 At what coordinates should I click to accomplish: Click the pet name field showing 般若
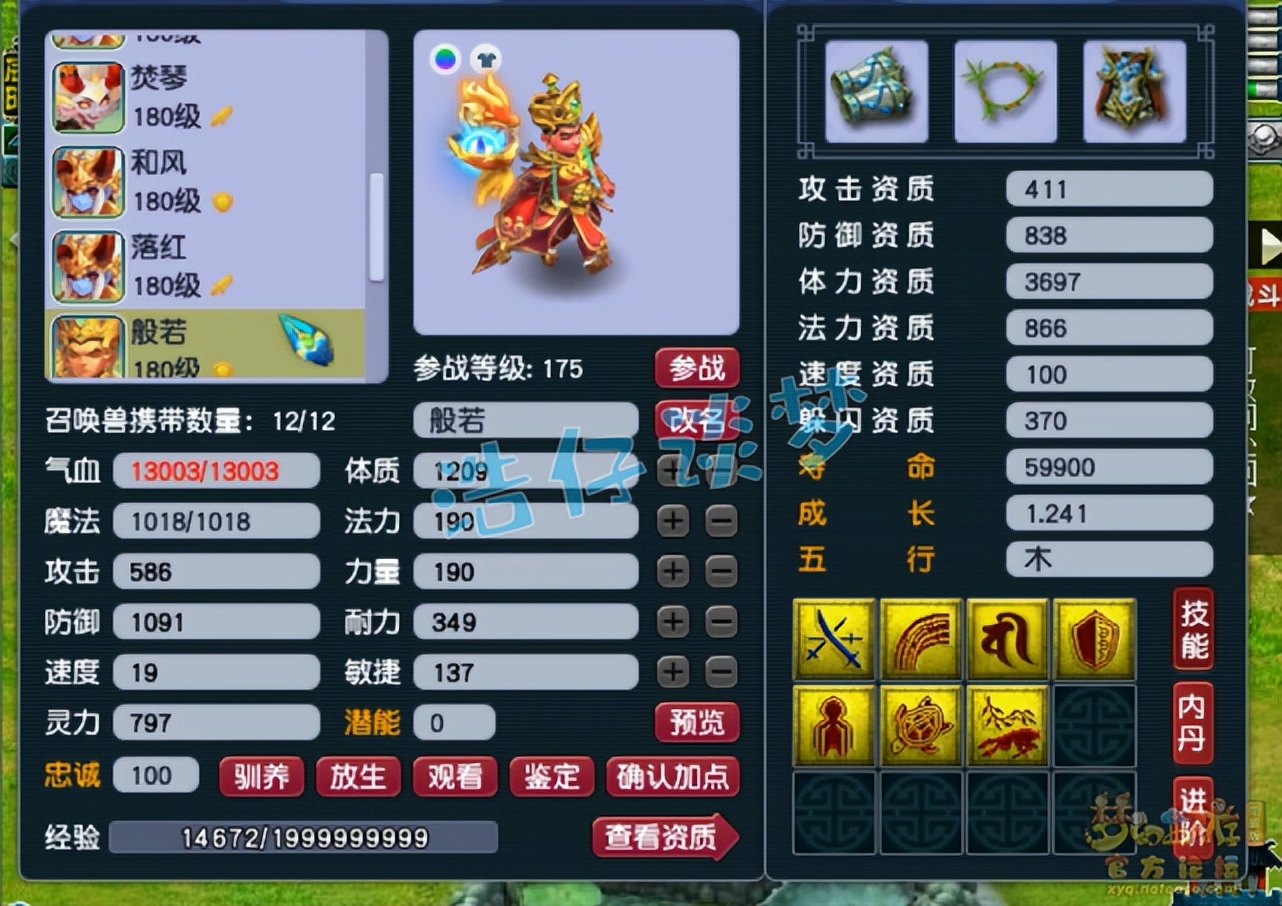point(524,421)
